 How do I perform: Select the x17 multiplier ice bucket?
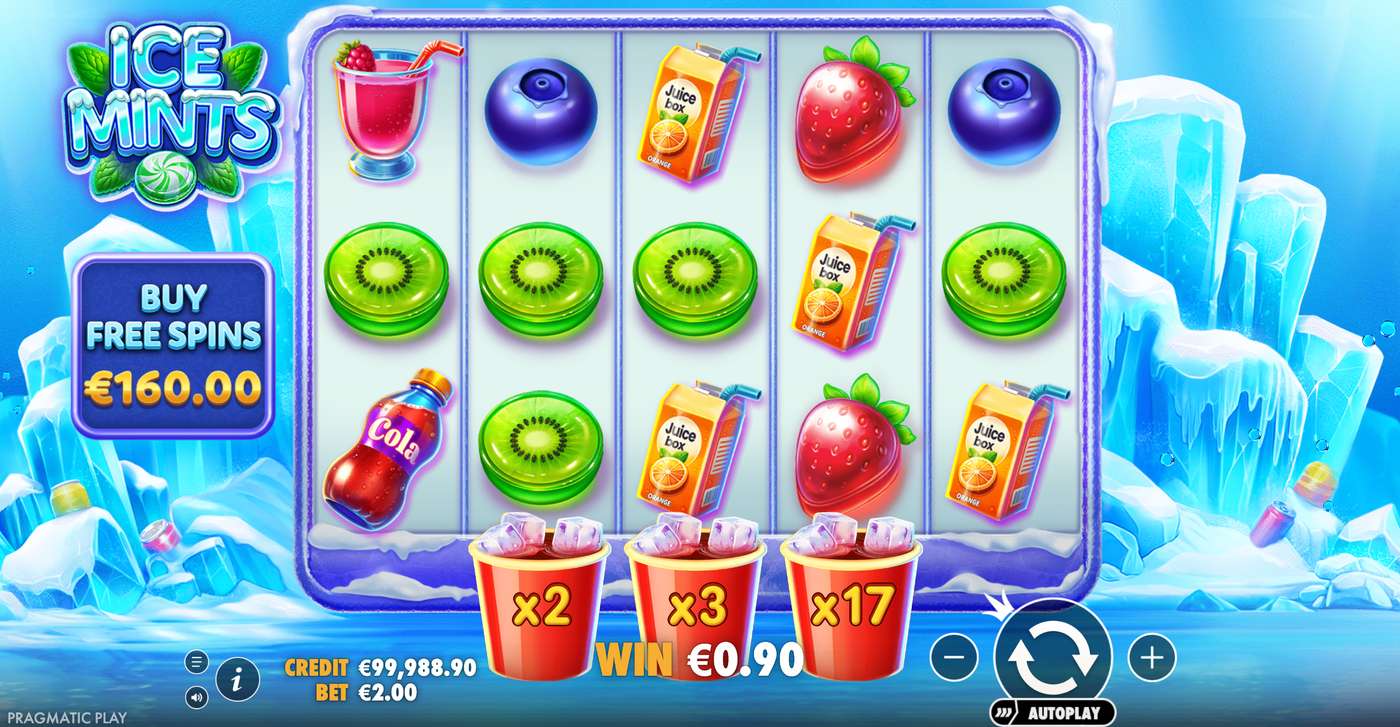point(850,600)
